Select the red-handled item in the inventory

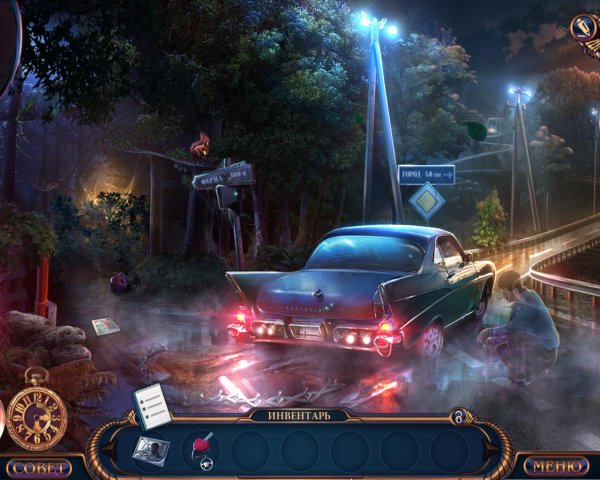(x=202, y=449)
